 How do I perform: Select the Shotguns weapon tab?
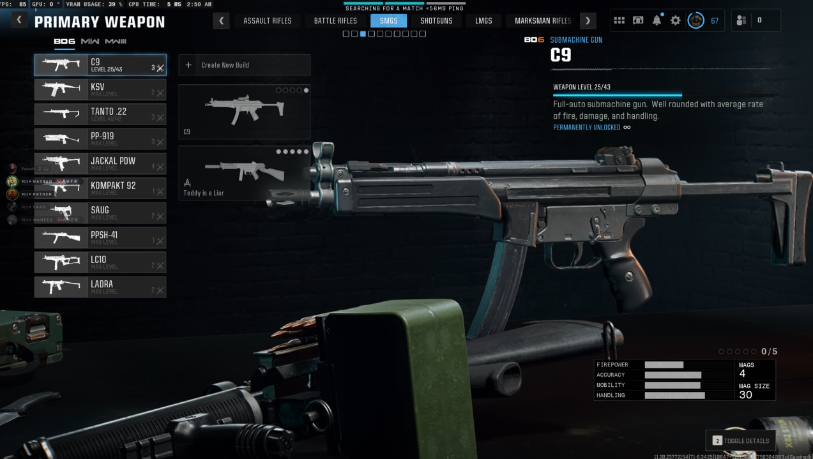click(x=436, y=20)
